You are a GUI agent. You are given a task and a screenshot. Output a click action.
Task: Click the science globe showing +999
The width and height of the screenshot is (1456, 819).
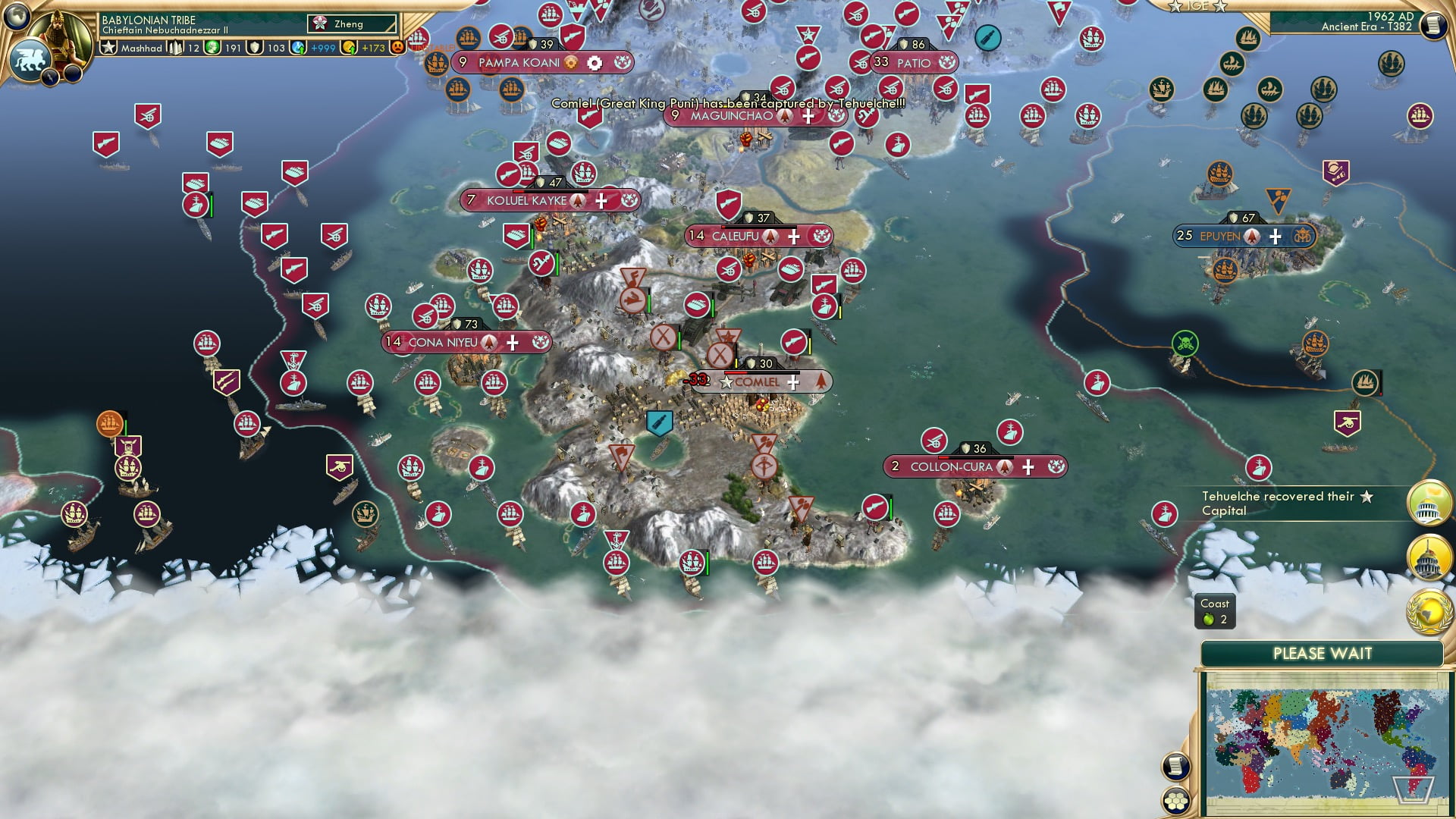click(x=297, y=46)
